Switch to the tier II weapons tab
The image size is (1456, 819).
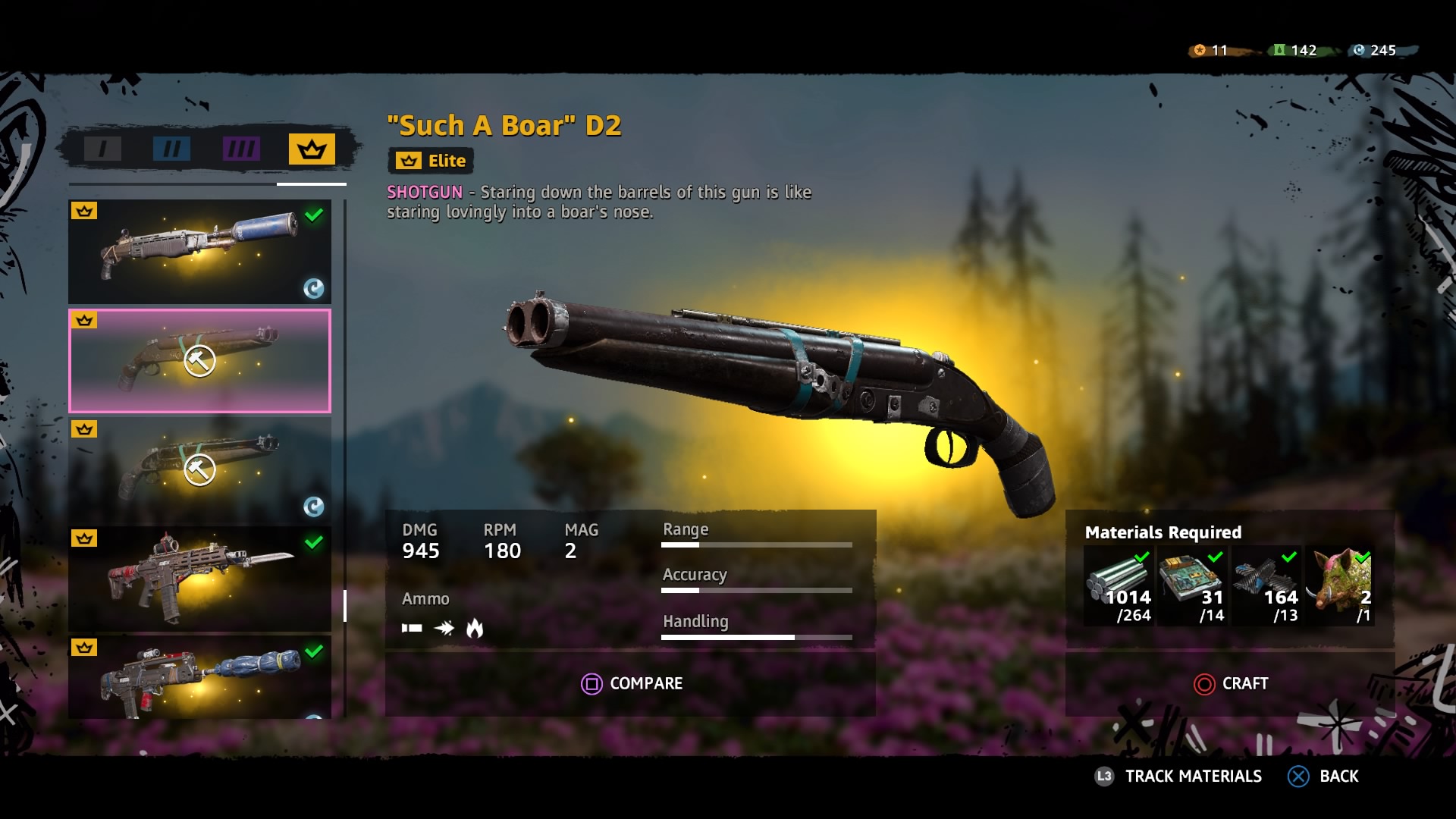(171, 149)
